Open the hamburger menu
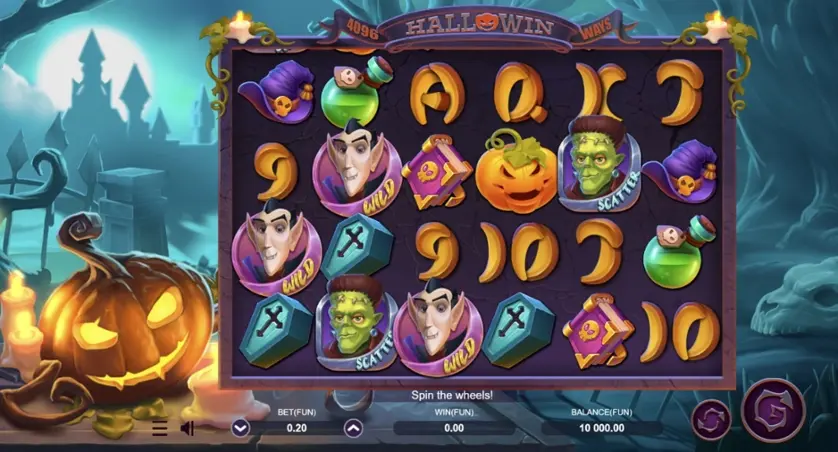Image resolution: width=838 pixels, height=452 pixels. tap(160, 428)
